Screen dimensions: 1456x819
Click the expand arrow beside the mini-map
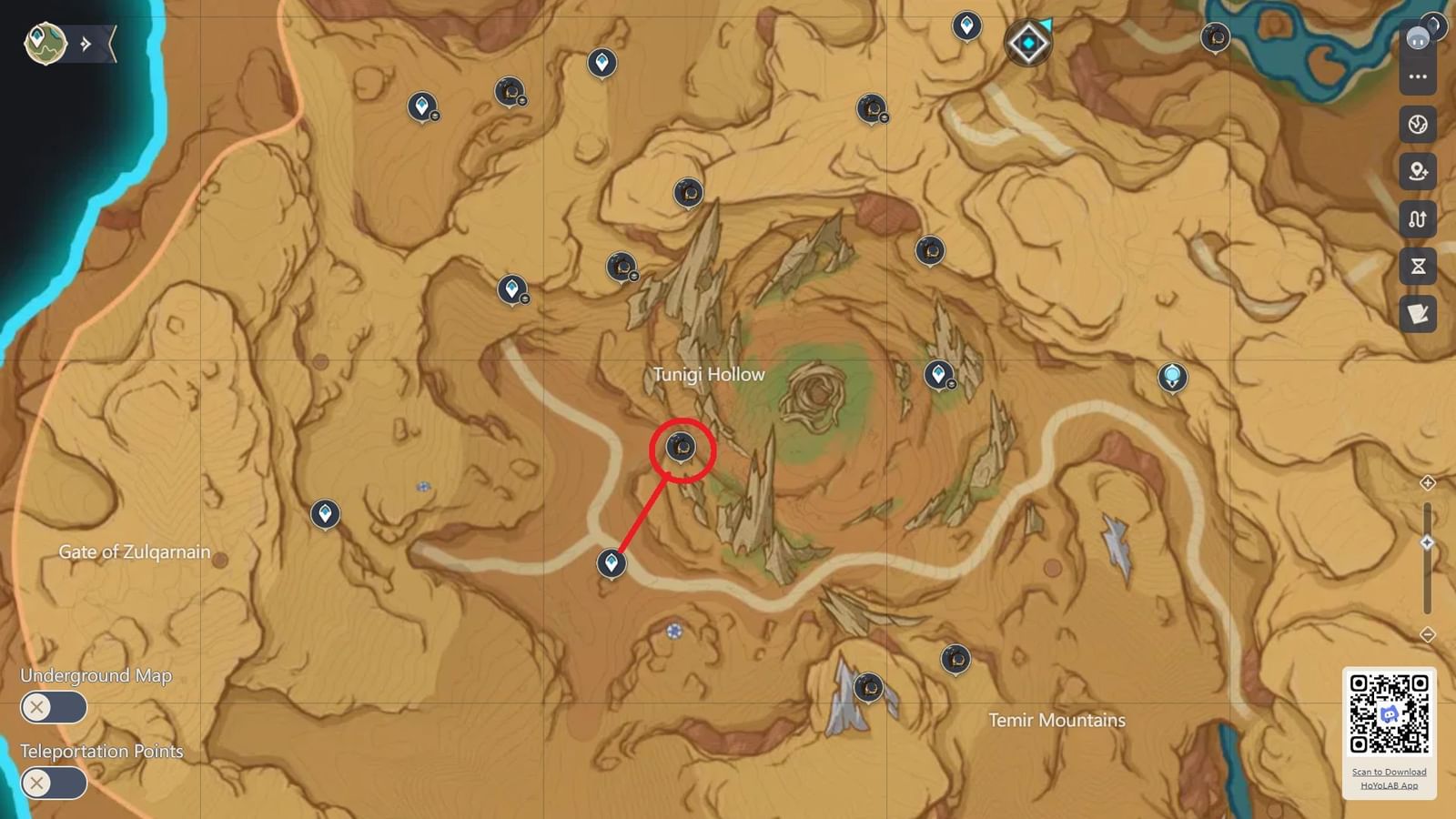coord(84,41)
